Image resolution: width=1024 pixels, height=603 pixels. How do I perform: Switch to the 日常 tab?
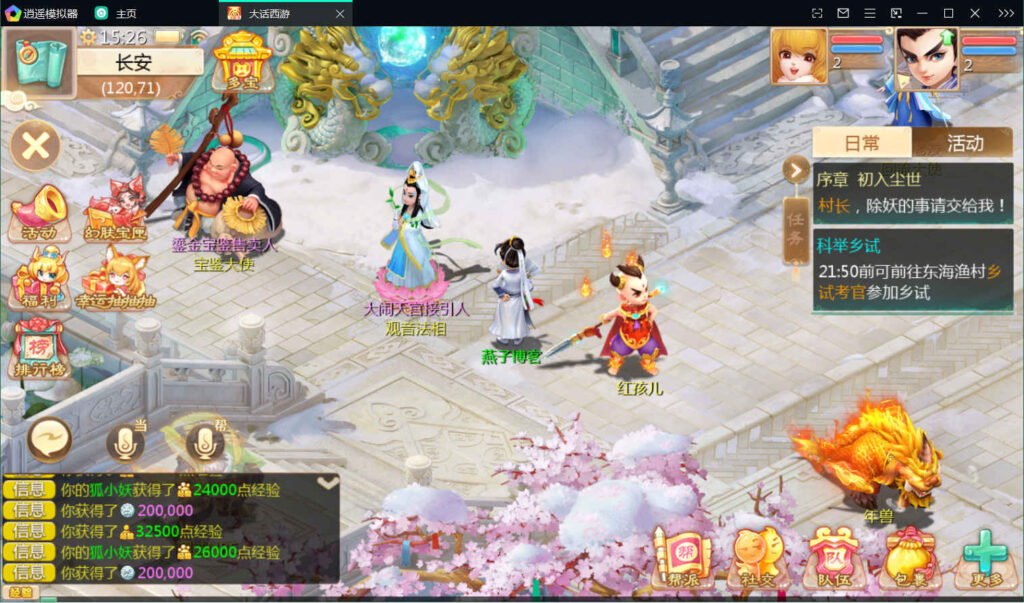862,143
